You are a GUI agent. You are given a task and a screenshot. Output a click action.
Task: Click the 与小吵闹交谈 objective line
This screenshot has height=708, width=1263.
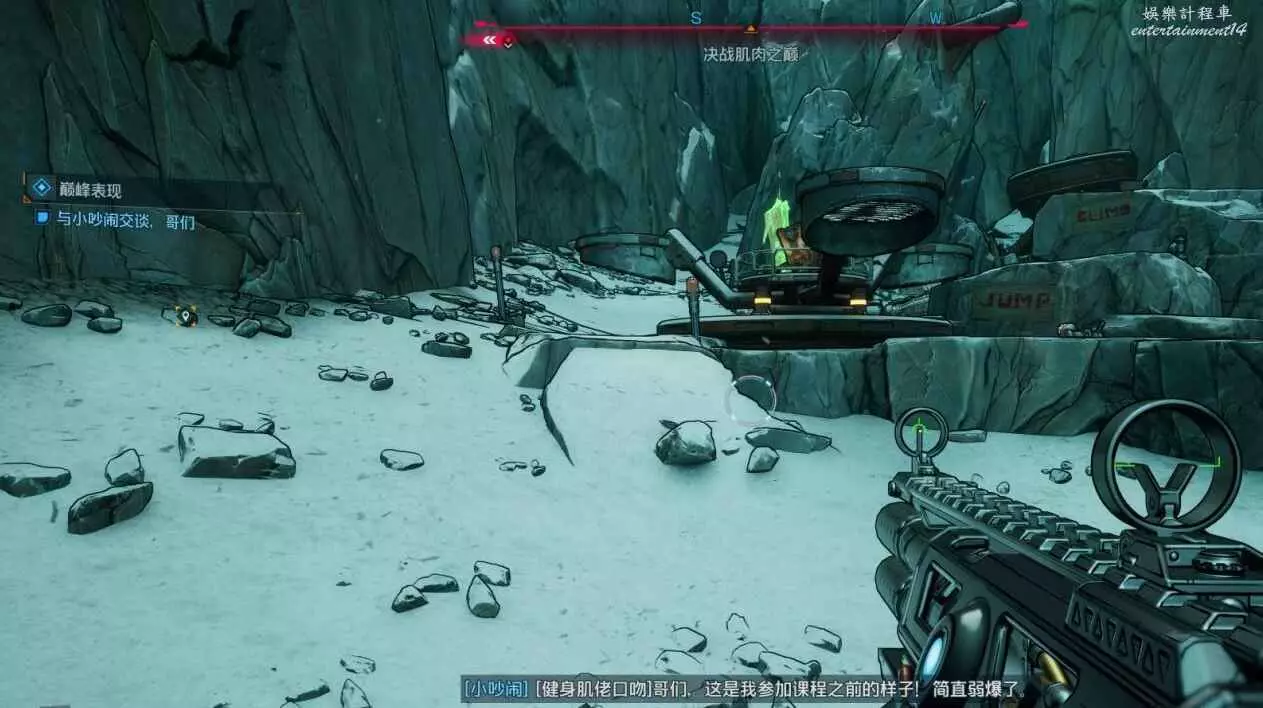(x=125, y=221)
